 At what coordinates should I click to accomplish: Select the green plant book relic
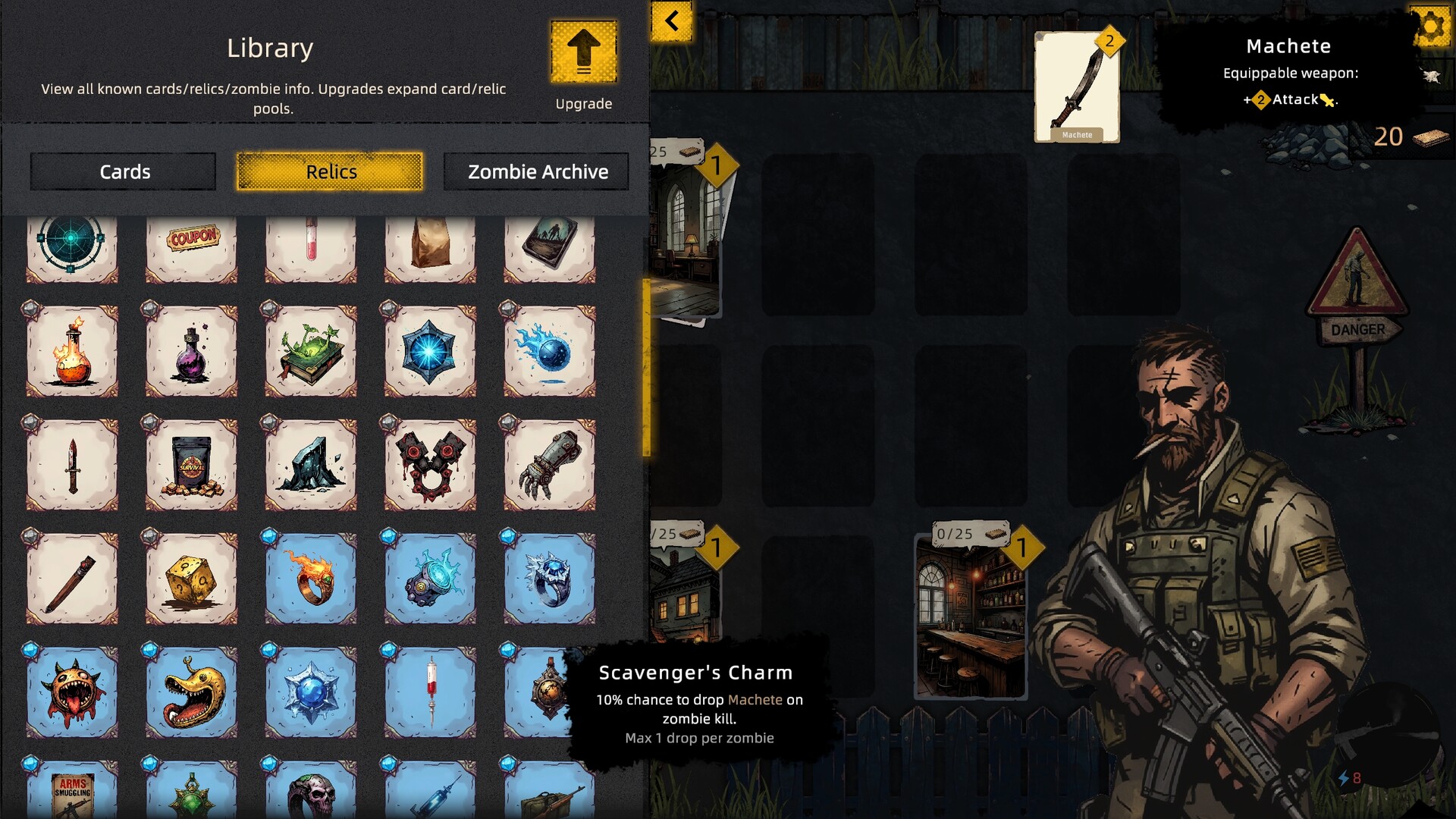coord(311,351)
